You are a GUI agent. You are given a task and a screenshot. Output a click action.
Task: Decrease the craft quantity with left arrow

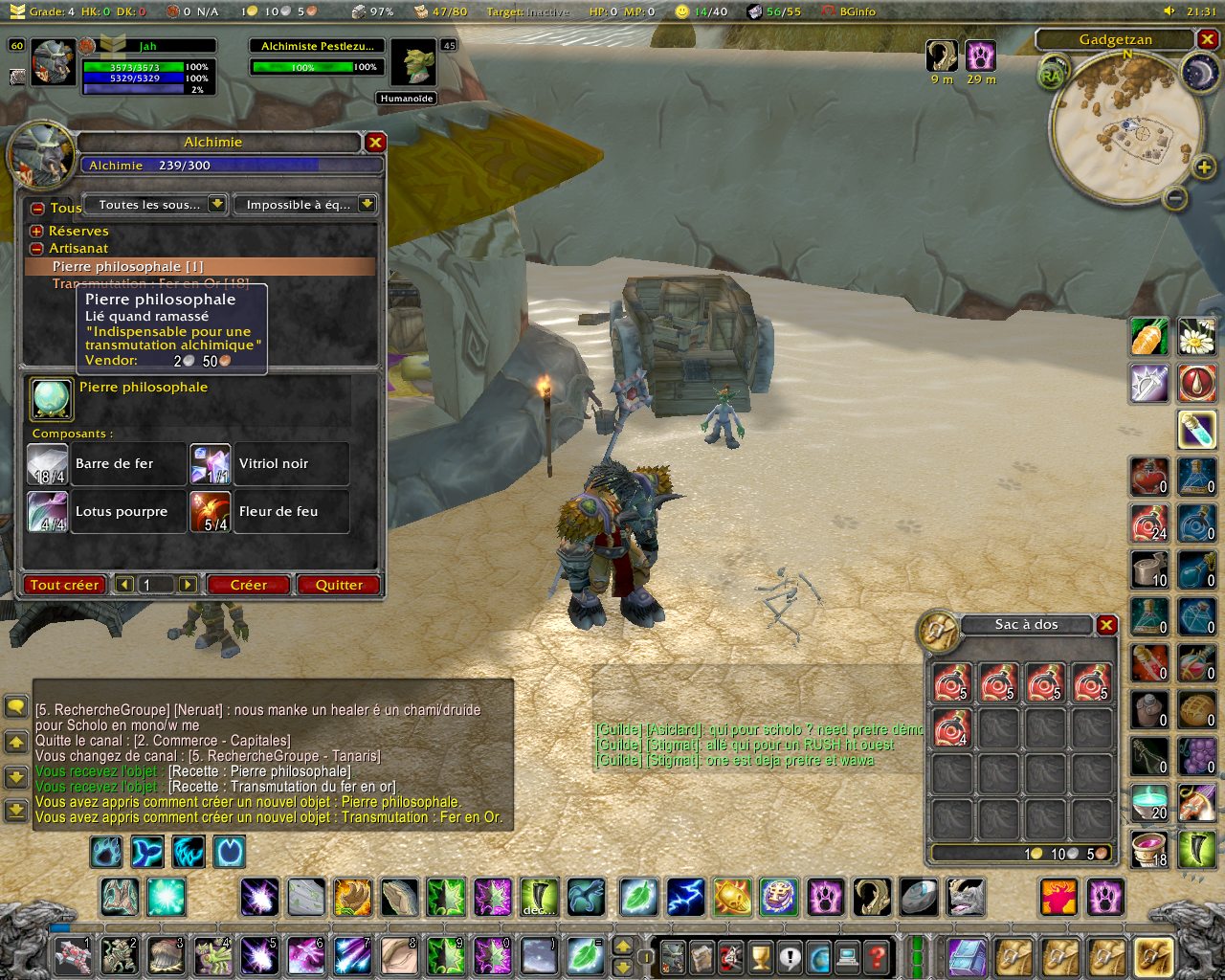123,585
